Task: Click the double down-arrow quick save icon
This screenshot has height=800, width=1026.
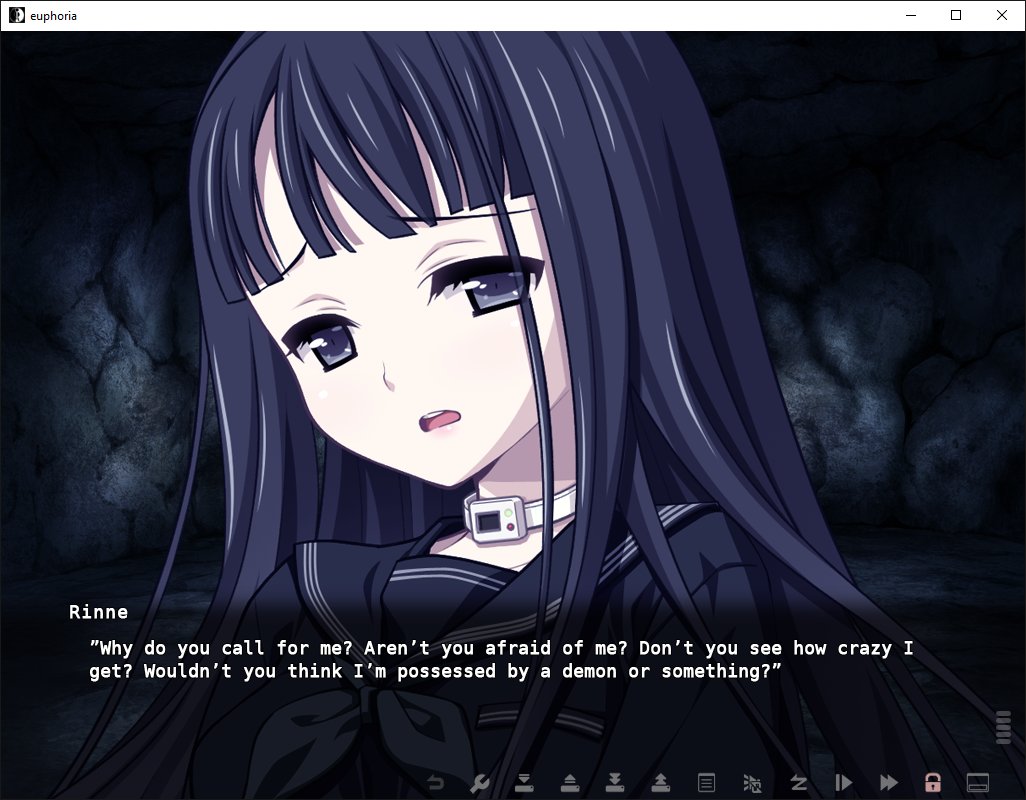Action: [615, 782]
